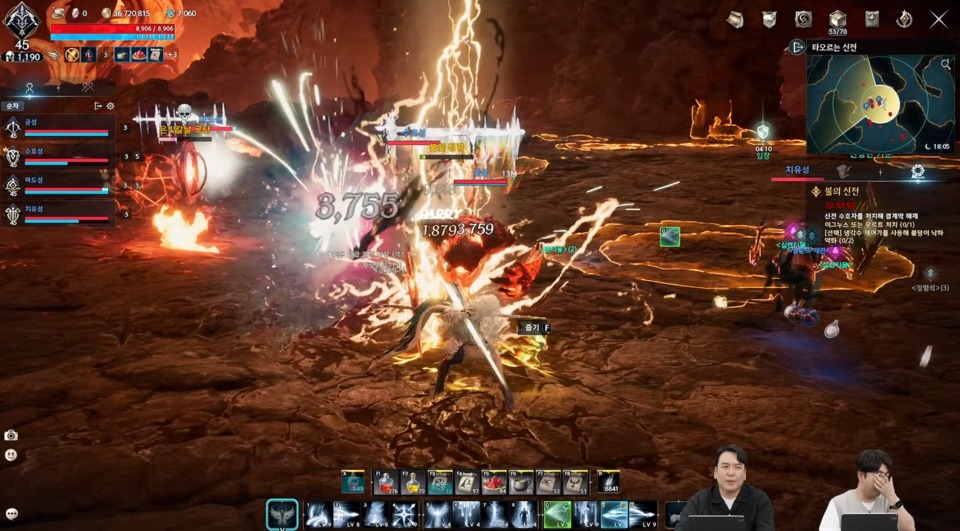Use the yellow potion slot

[412, 483]
